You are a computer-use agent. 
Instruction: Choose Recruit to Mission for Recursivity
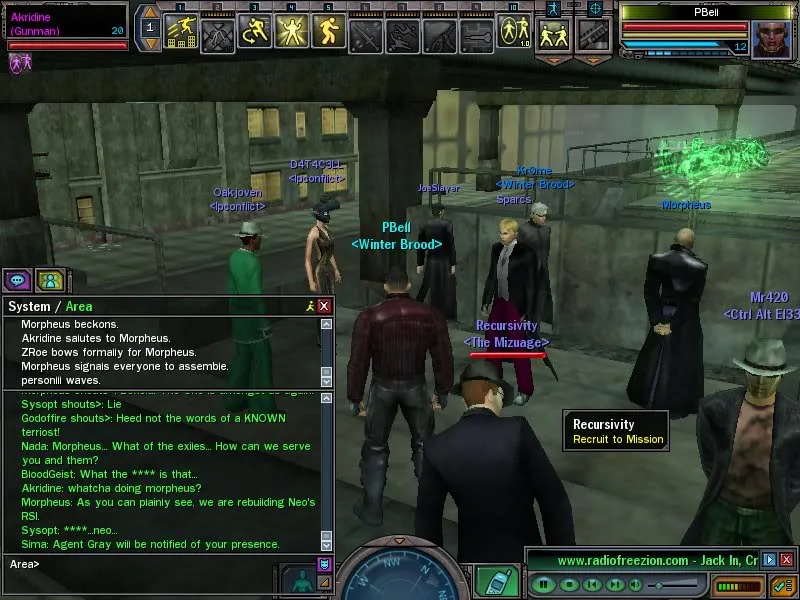coord(617,439)
